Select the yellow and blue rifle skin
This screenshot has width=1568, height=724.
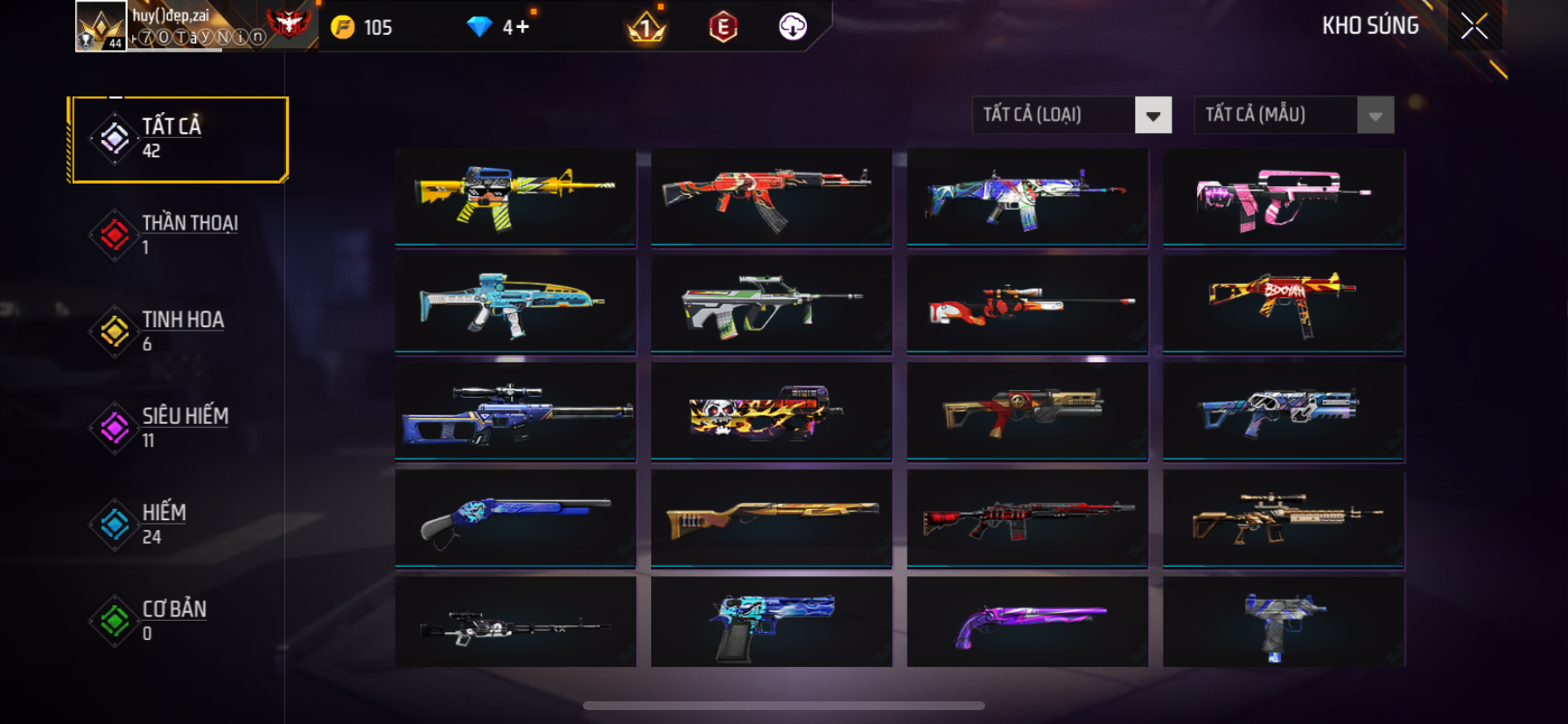(515, 197)
